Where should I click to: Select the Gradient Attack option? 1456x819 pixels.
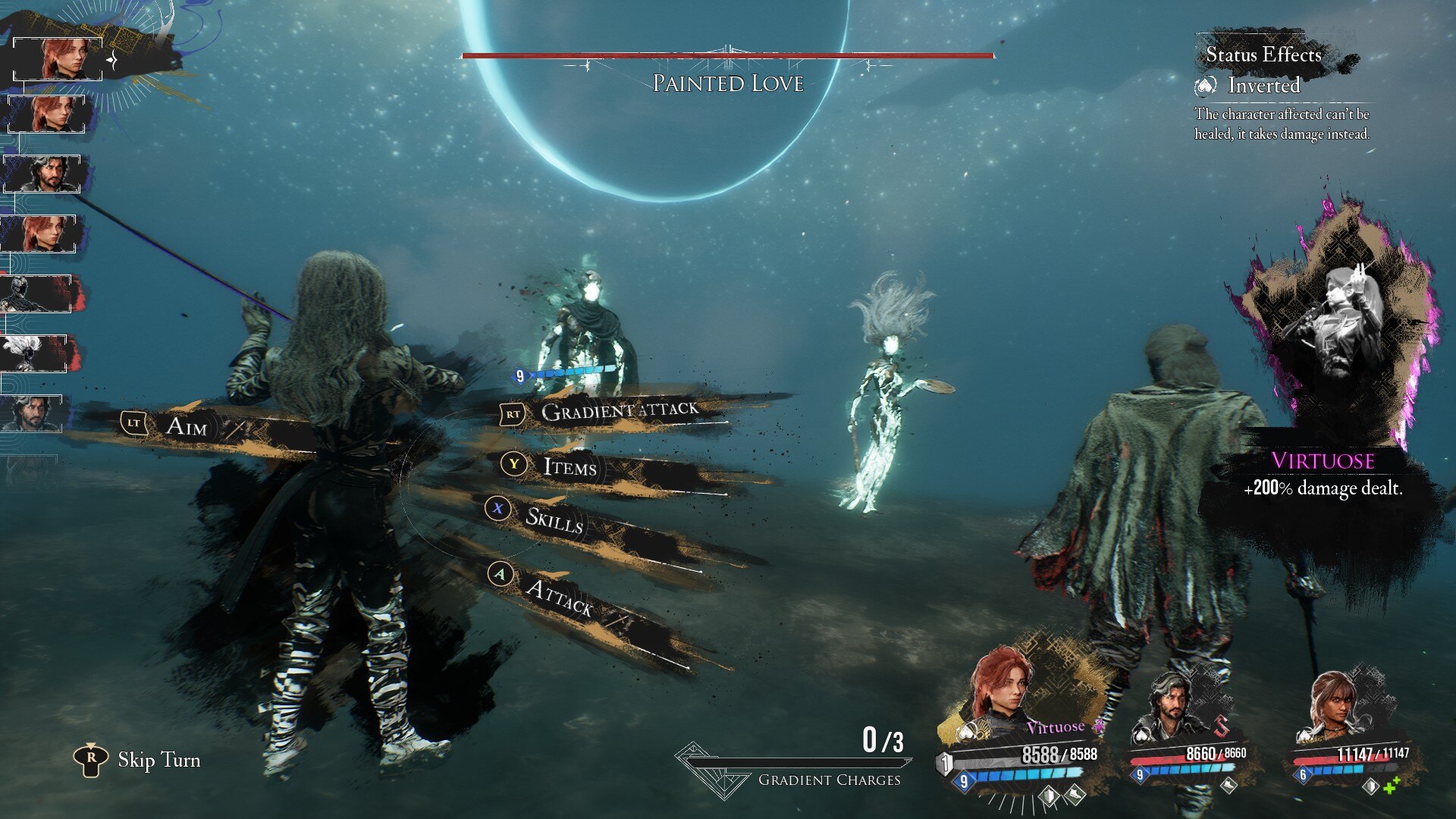point(619,412)
